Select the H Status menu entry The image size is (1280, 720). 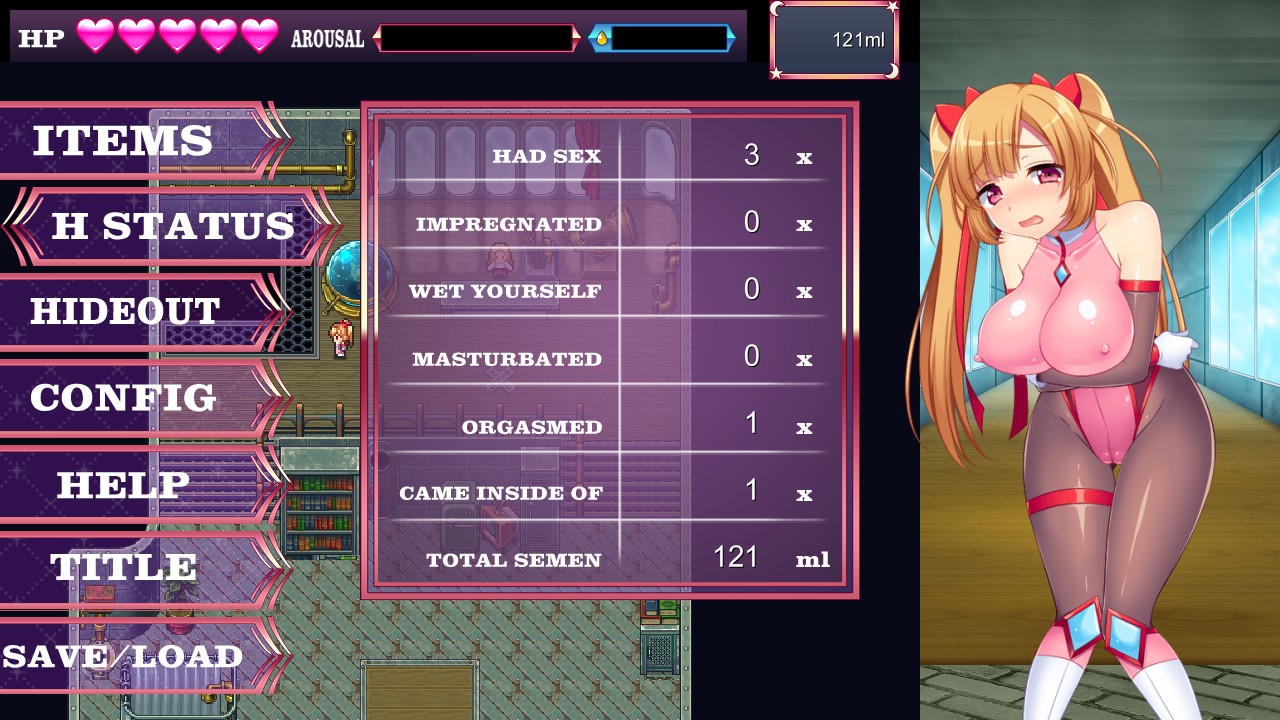[173, 226]
